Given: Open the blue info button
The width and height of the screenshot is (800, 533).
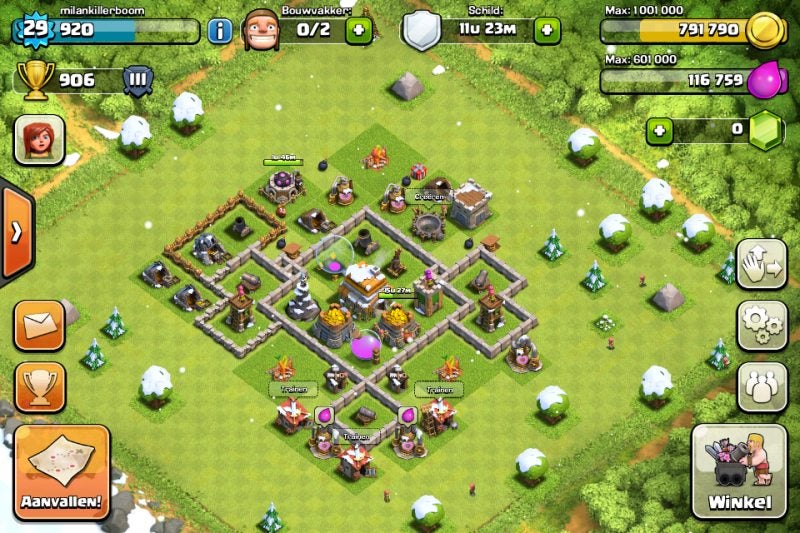Looking at the screenshot, I should pyautogui.click(x=220, y=30).
